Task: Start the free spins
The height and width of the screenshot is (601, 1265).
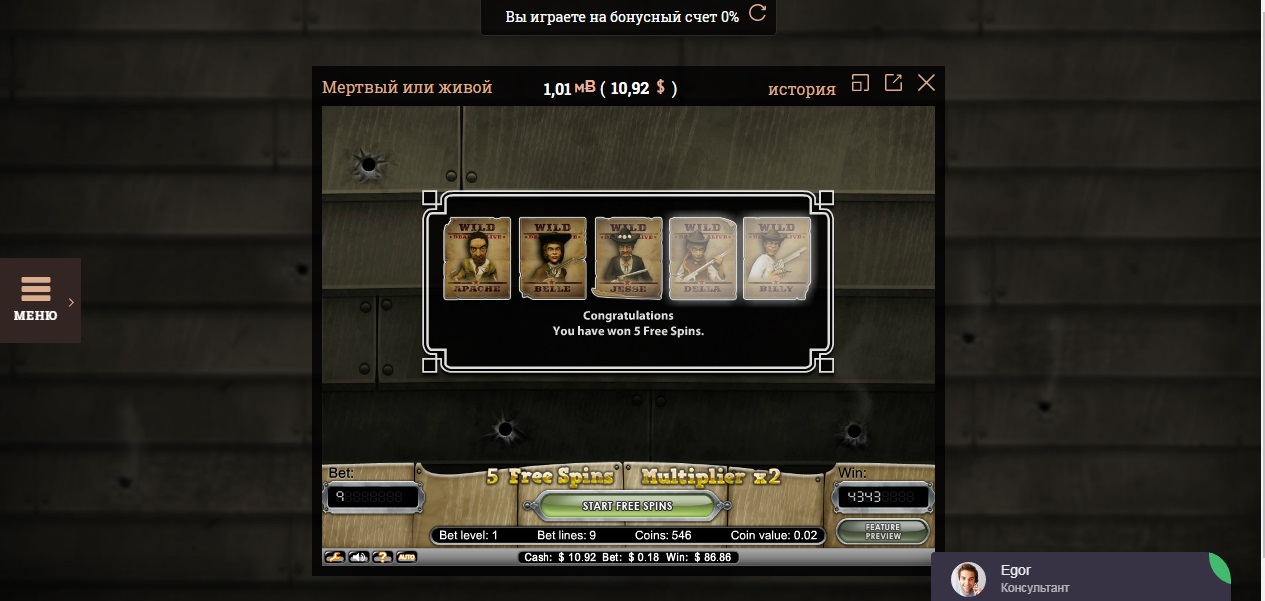Action: [627, 506]
